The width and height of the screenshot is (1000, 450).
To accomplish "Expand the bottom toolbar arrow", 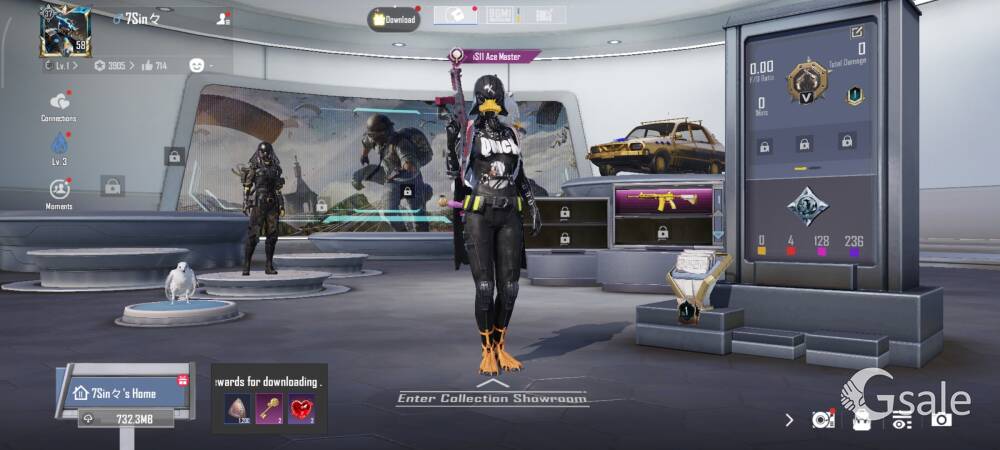I will click(789, 420).
